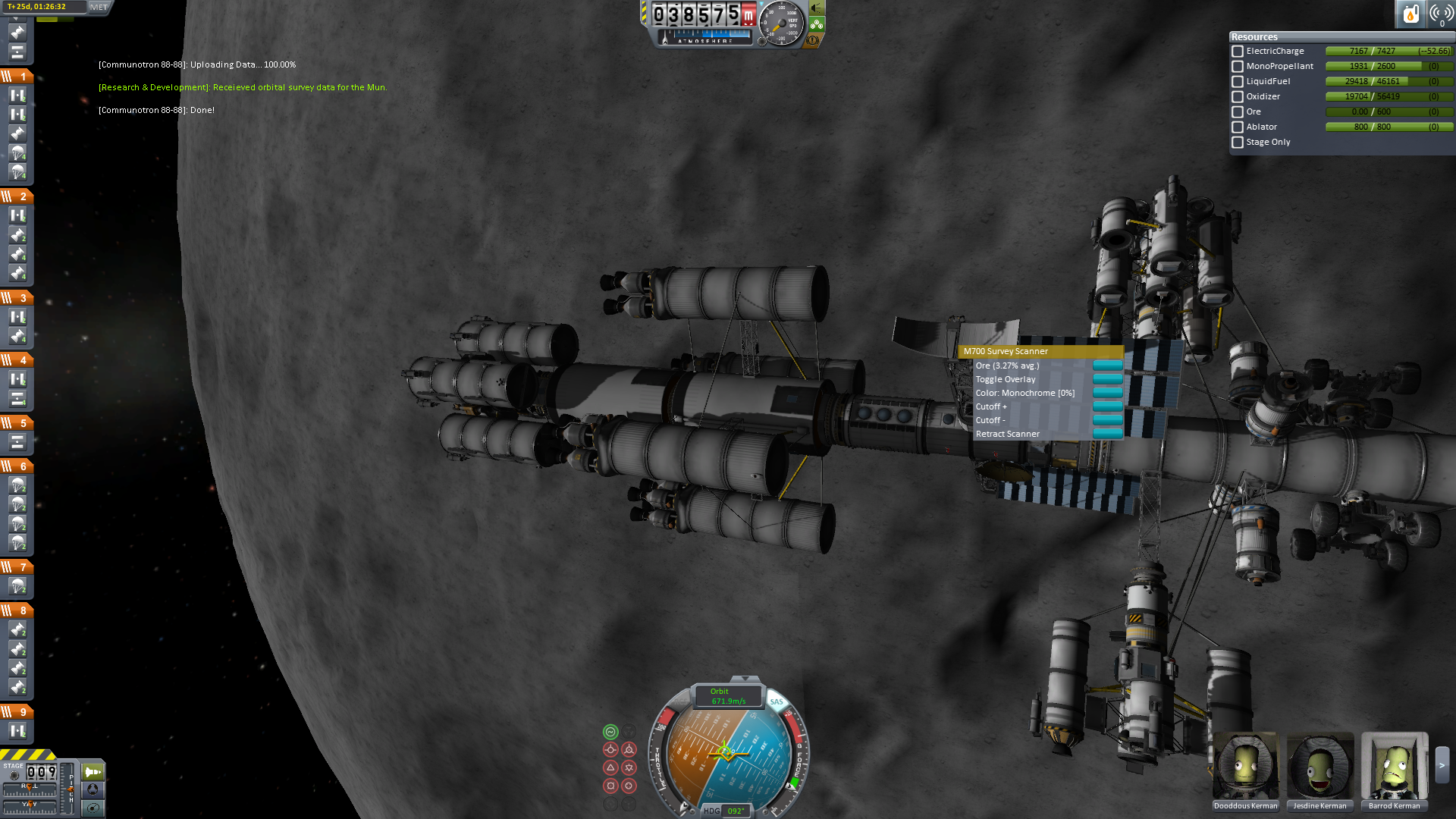Toggle the MET time display tab
The image size is (1456, 819).
coord(99,7)
